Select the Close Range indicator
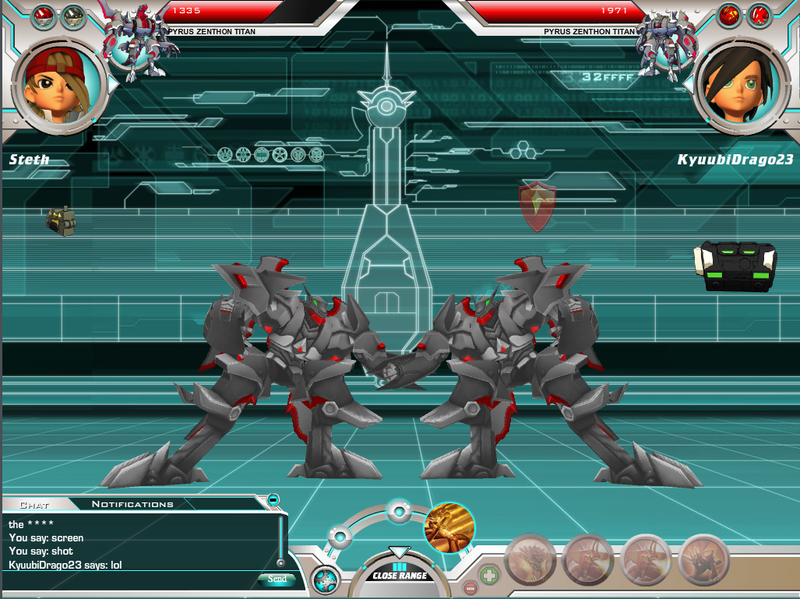Screen dimensions: 800x599 (x=399, y=574)
